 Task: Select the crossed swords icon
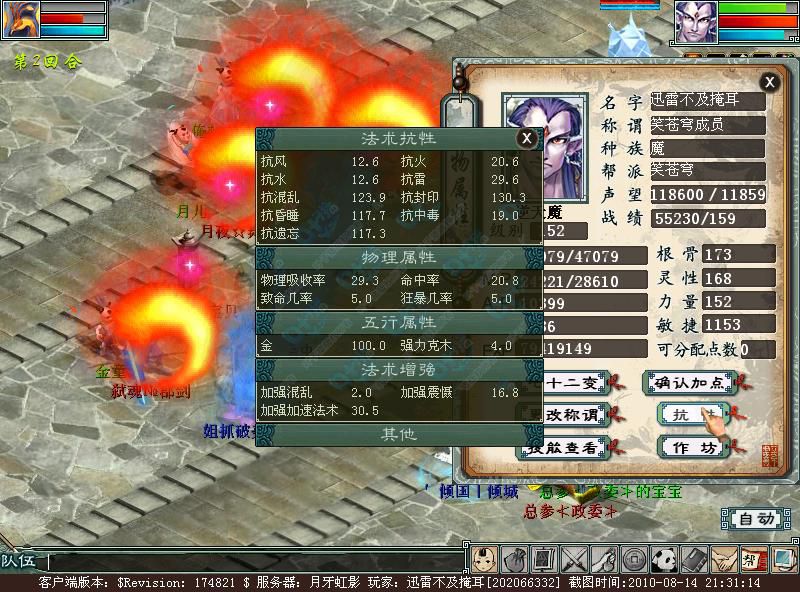tap(573, 559)
